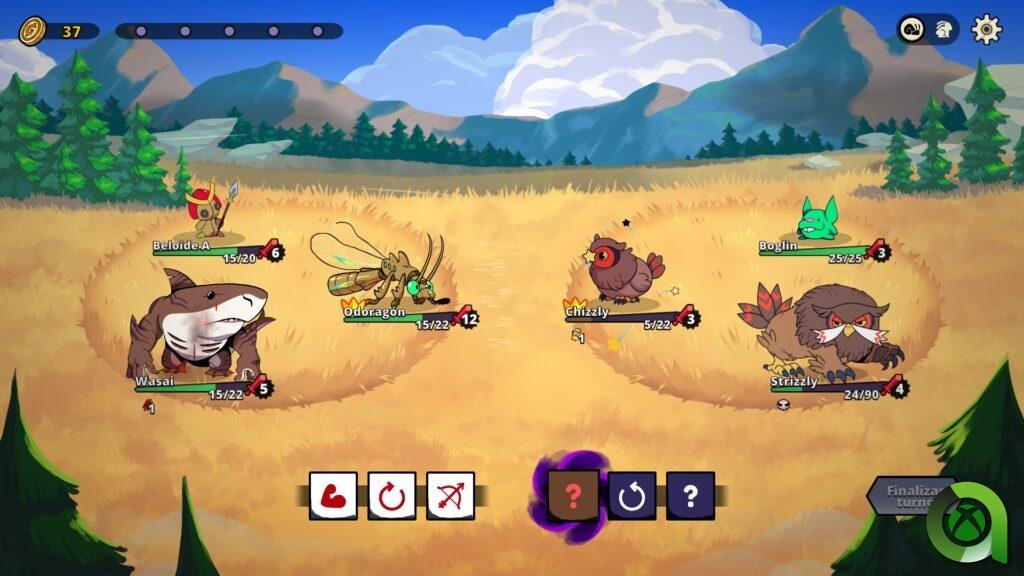Open settings with the gear icon
1024x576 pixels.
[x=986, y=29]
